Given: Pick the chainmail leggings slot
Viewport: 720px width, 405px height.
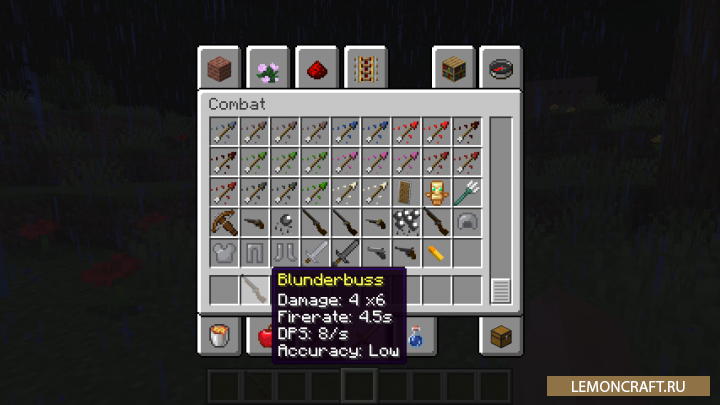Looking at the screenshot, I should 254,252.
